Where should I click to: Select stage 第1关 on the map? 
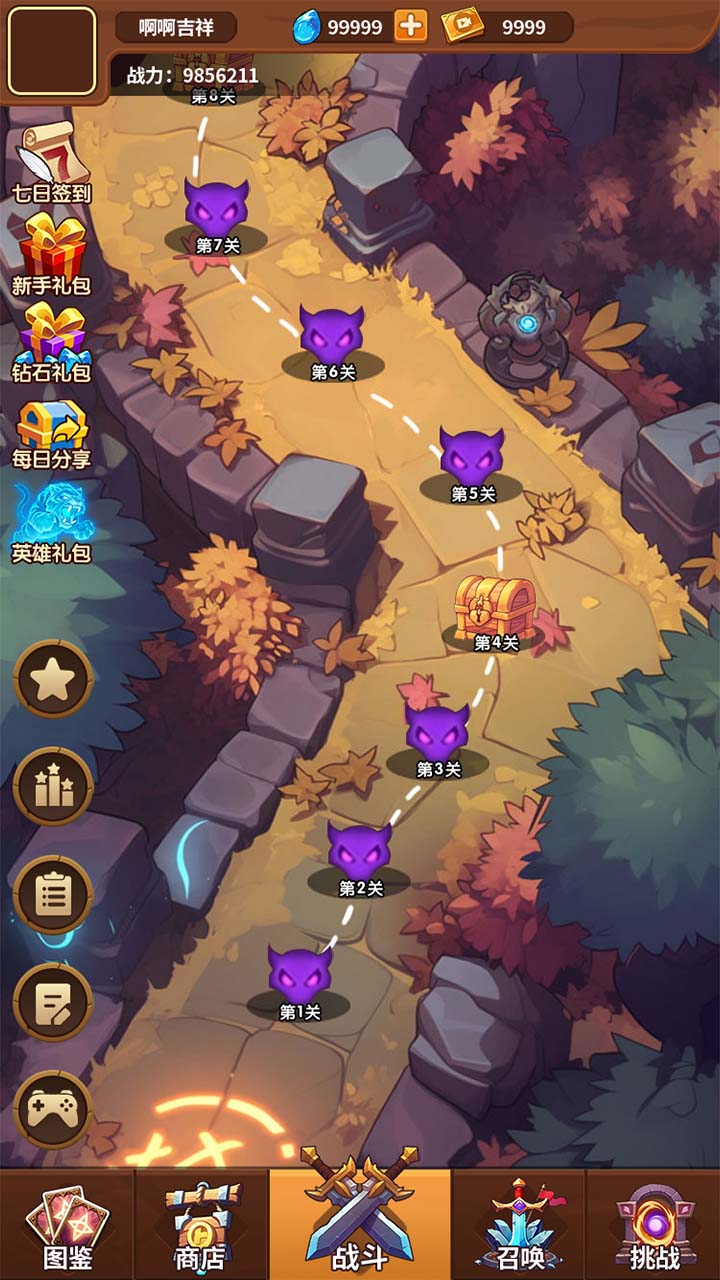coord(299,980)
